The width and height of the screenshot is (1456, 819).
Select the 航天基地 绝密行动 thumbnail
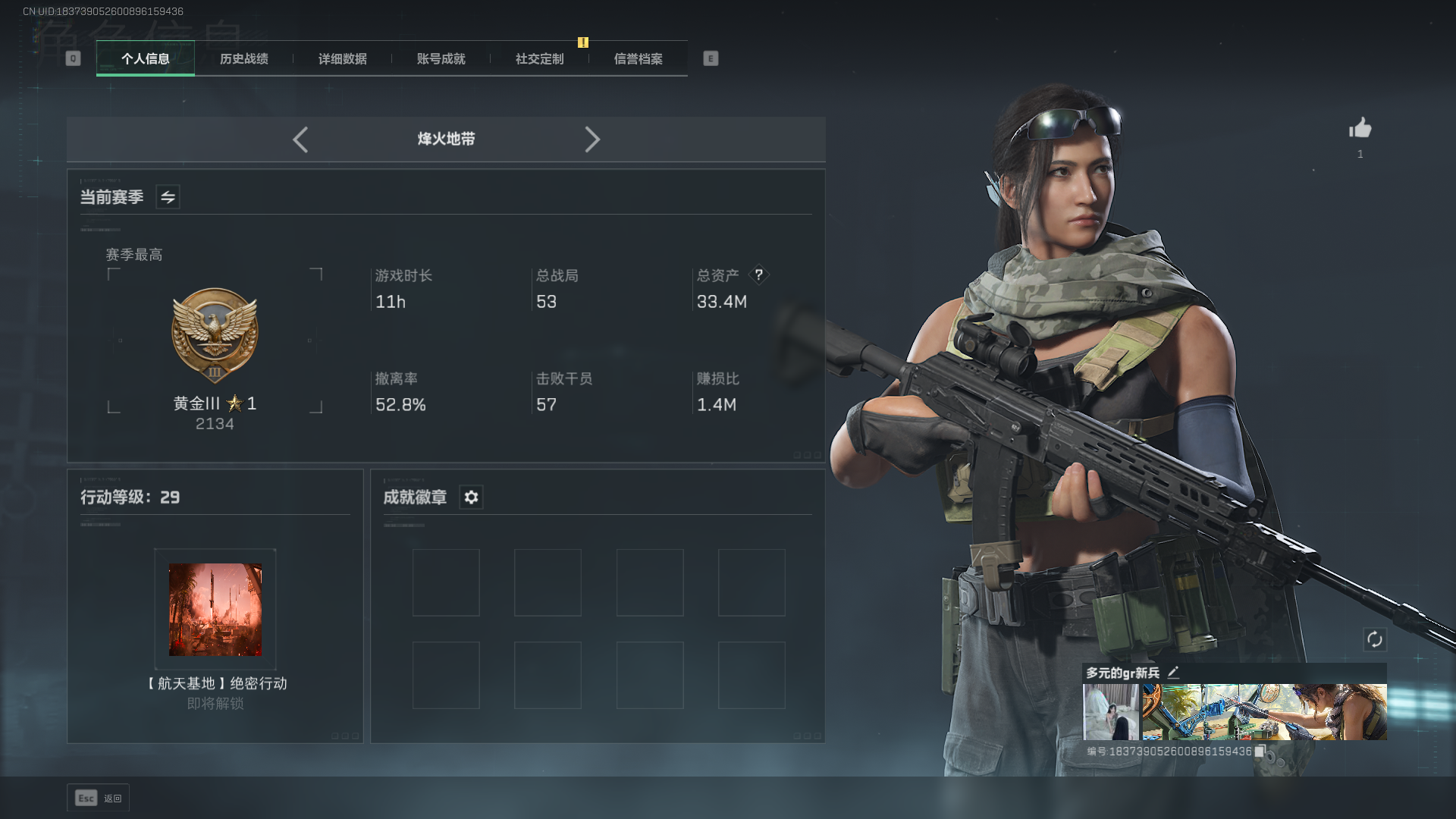(x=215, y=610)
